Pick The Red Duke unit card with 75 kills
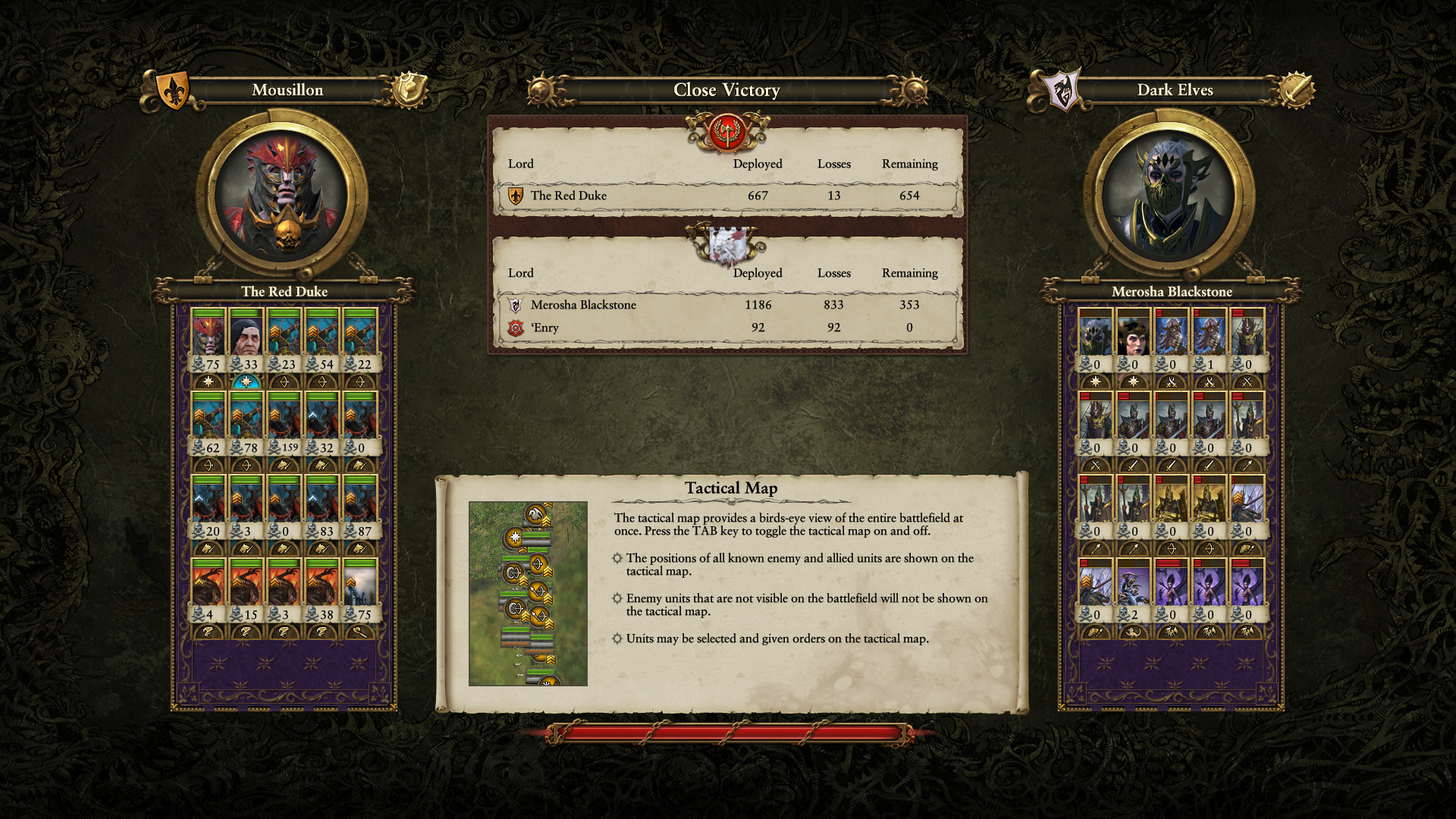The height and width of the screenshot is (819, 1456). (209, 340)
